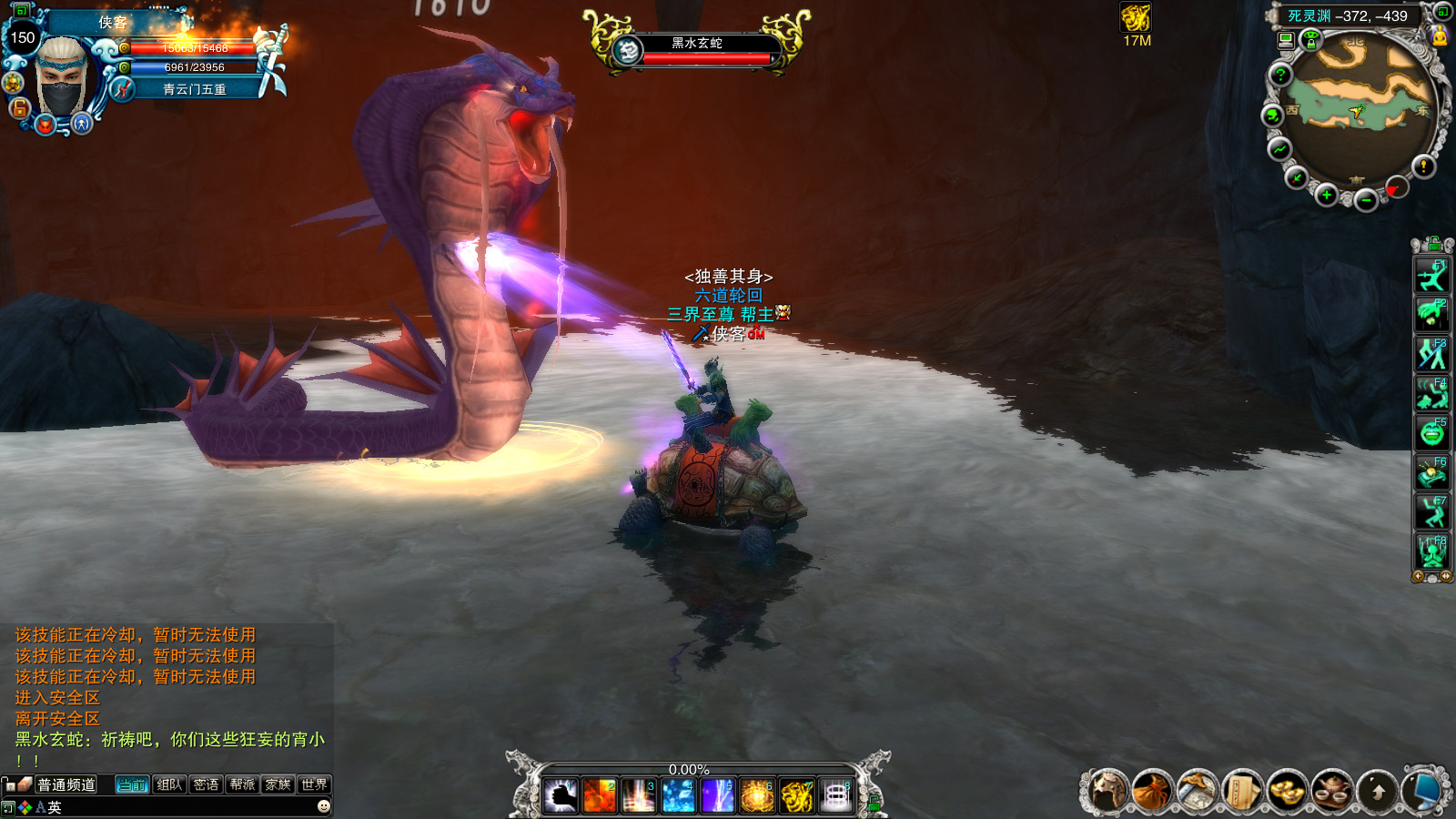Switch to the 世界 chat channel tab
The width and height of the screenshot is (1456, 819).
tap(314, 784)
